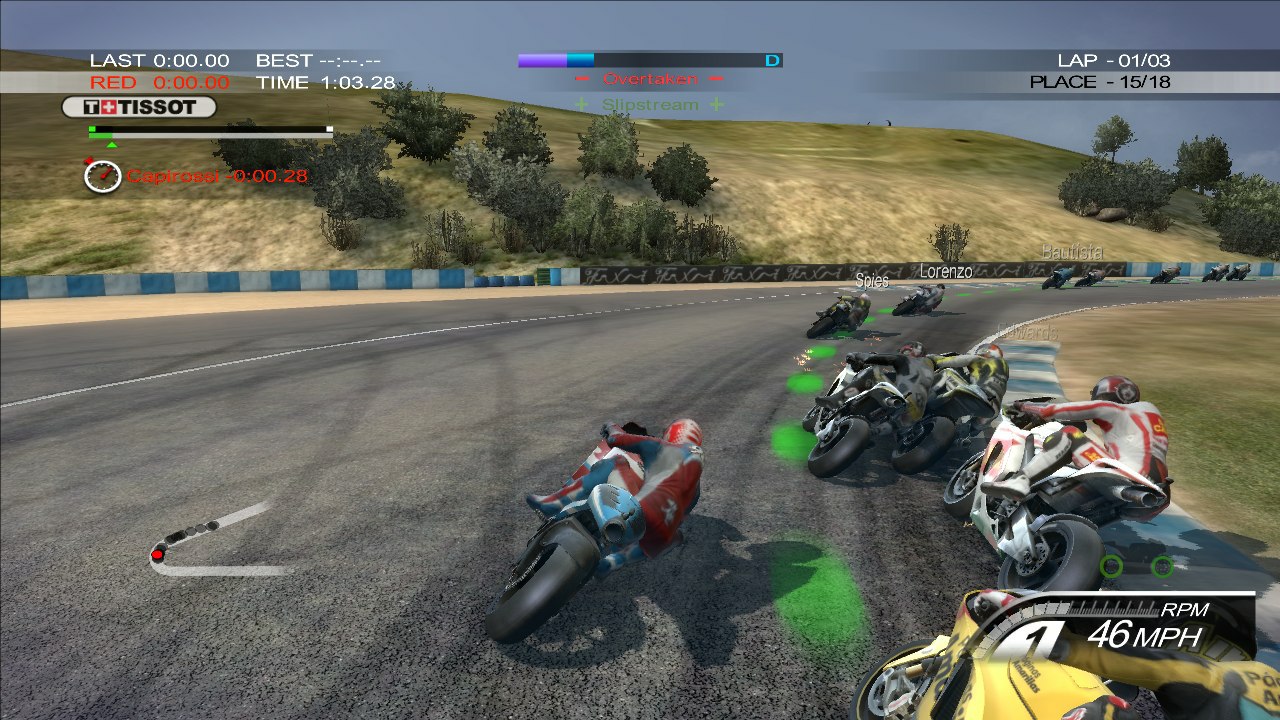Select the left green tire indicator circle

tap(1113, 566)
